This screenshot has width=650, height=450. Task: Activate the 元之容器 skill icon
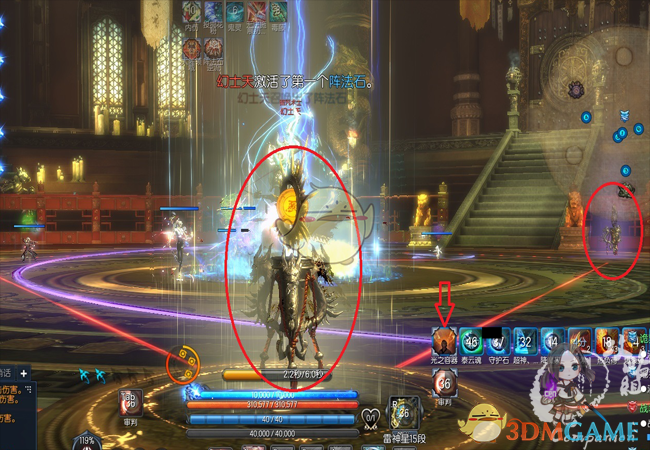(444, 340)
